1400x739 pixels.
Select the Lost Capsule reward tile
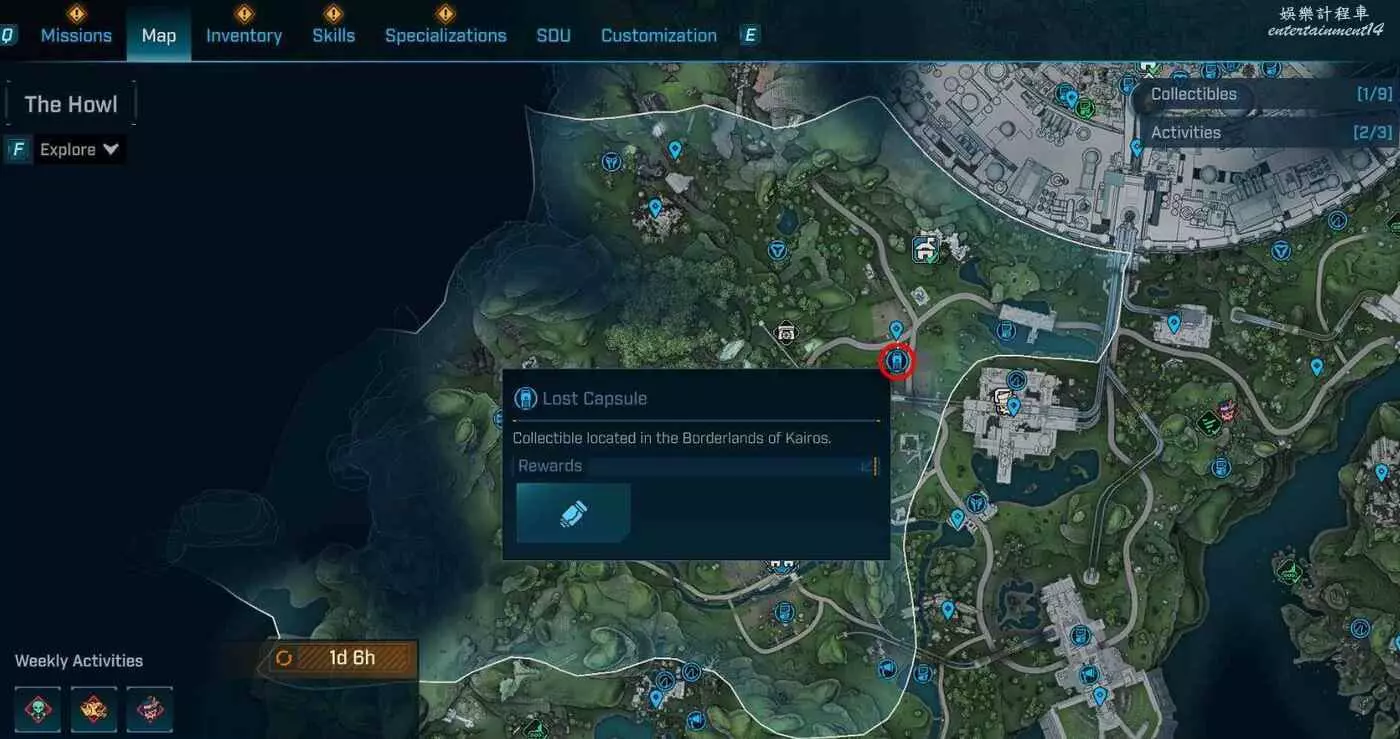[x=573, y=513]
